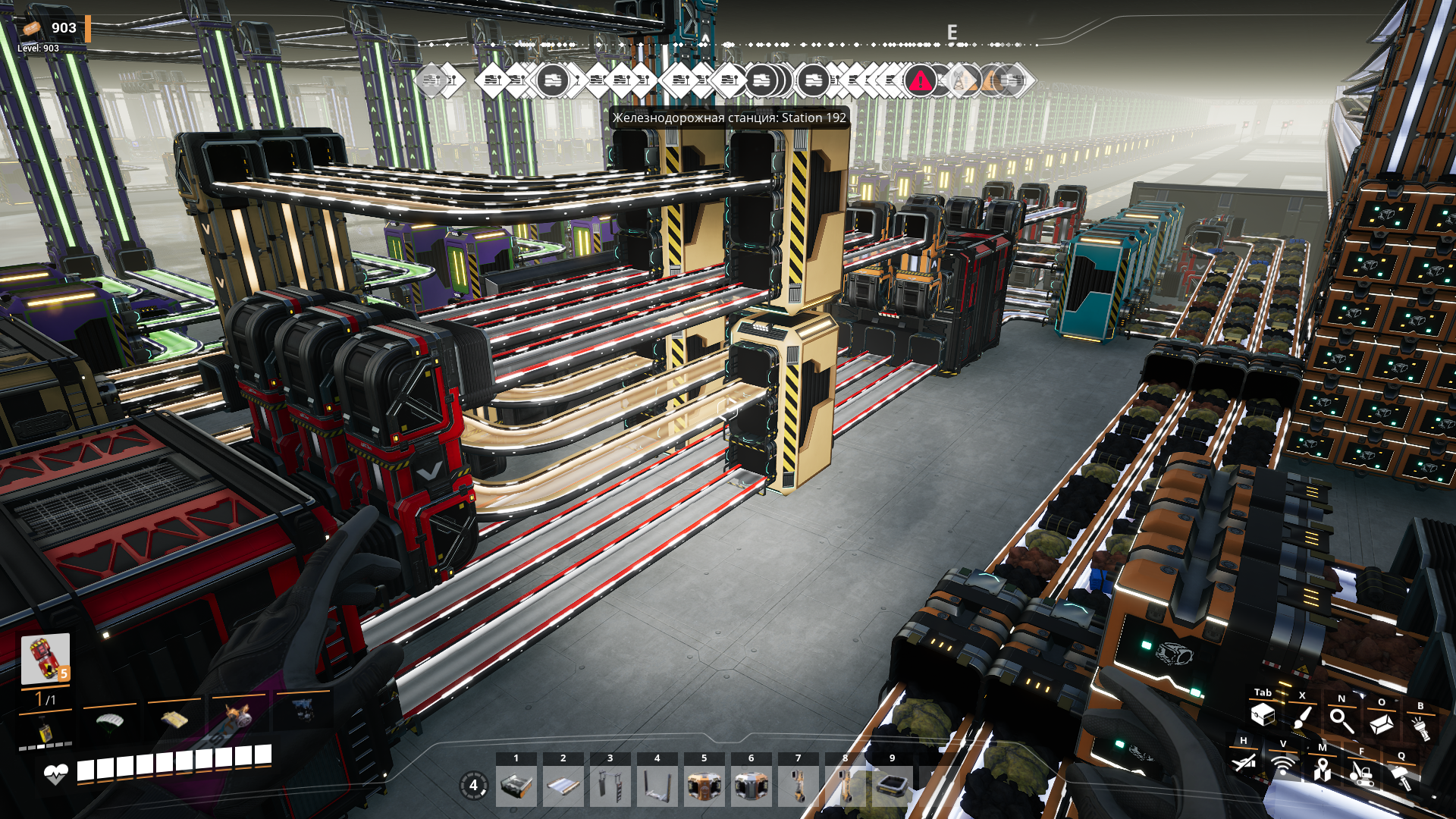
Task: Click the wireless signal scanner icon
Action: click(1283, 766)
